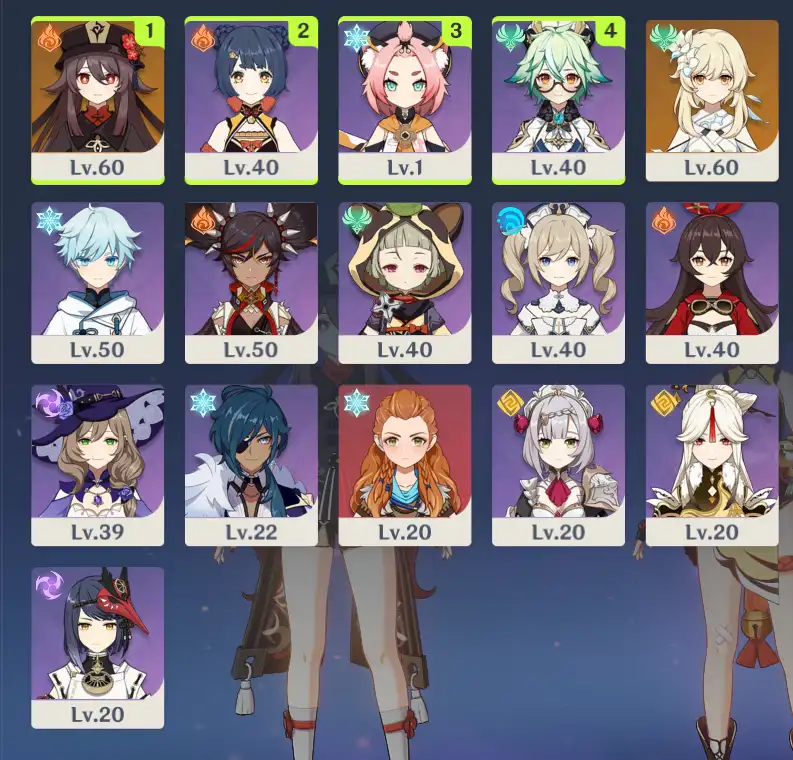The height and width of the screenshot is (760, 793).
Task: Select the Sucrose card with glasses
Action: click(558, 99)
